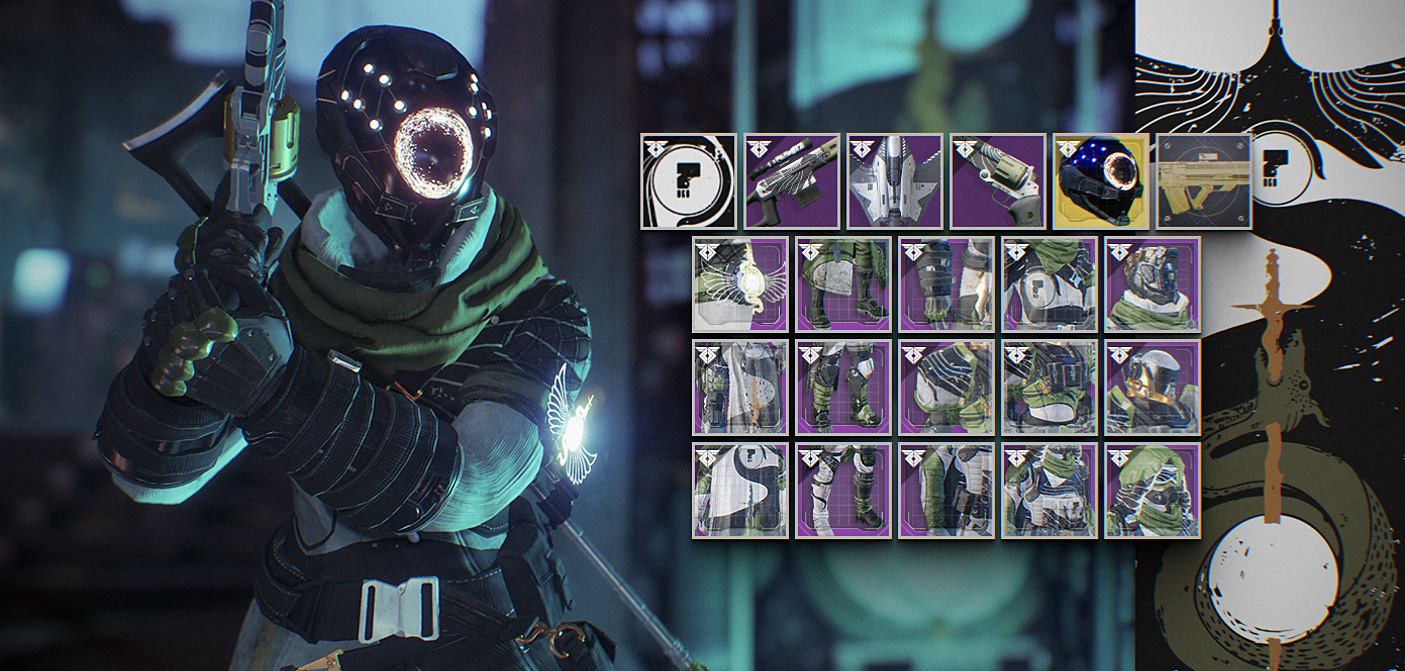Select the cloak with glowing winged emblem
Image resolution: width=1405 pixels, height=671 pixels.
[740, 284]
